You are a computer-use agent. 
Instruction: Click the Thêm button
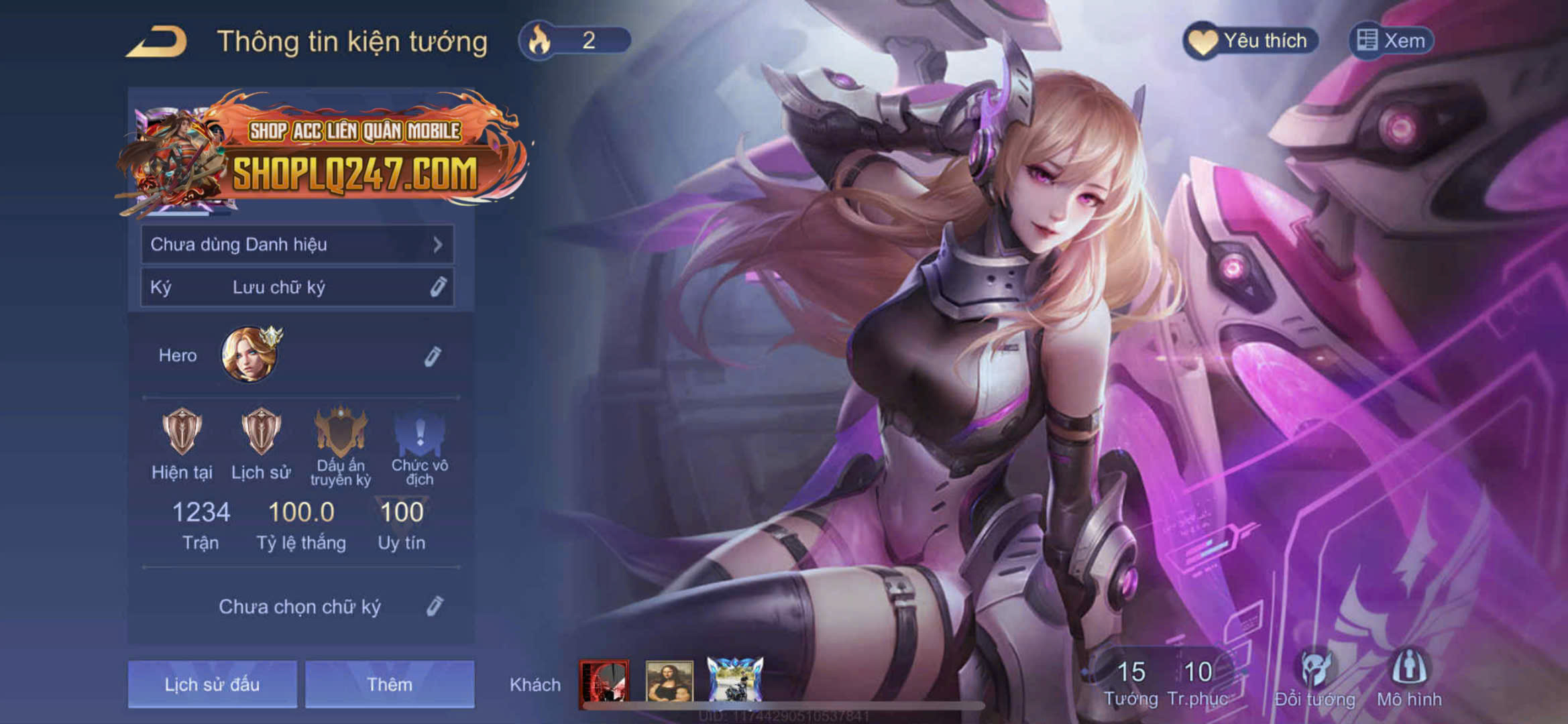tap(390, 684)
